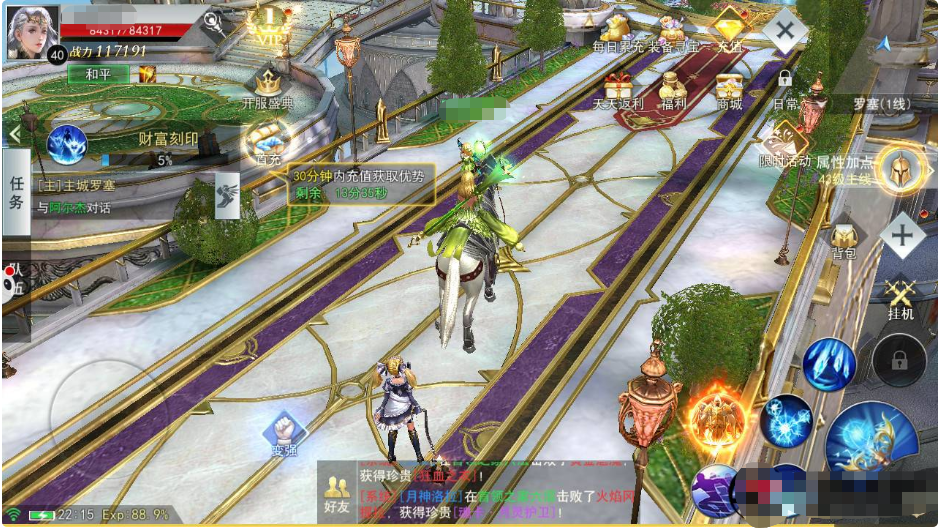Image resolution: width=939 pixels, height=529 pixels.
Task: Tap the player portrait avatar
Action: pyautogui.click(x=32, y=32)
